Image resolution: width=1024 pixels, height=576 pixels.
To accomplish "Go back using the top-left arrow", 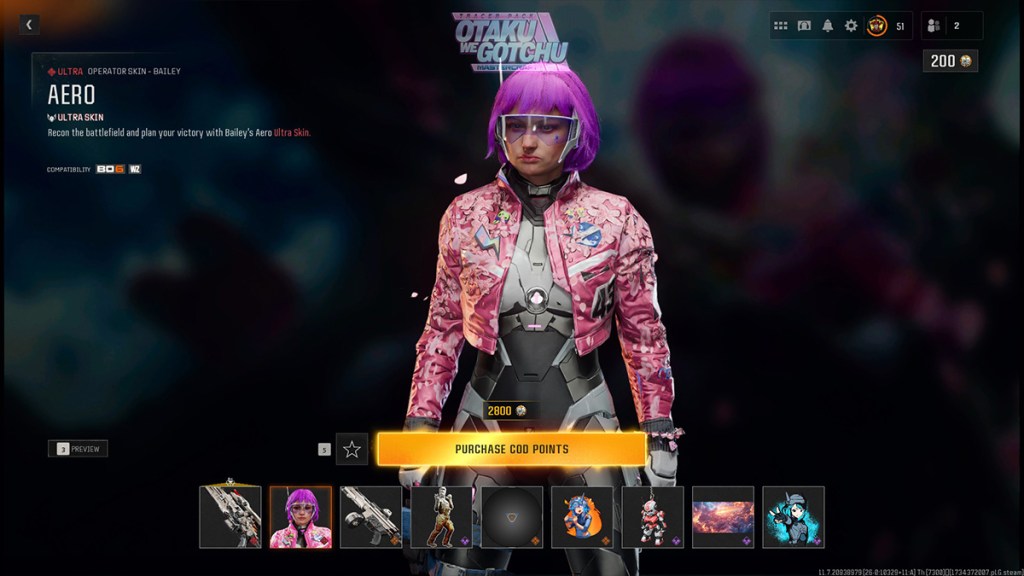I will pos(29,24).
